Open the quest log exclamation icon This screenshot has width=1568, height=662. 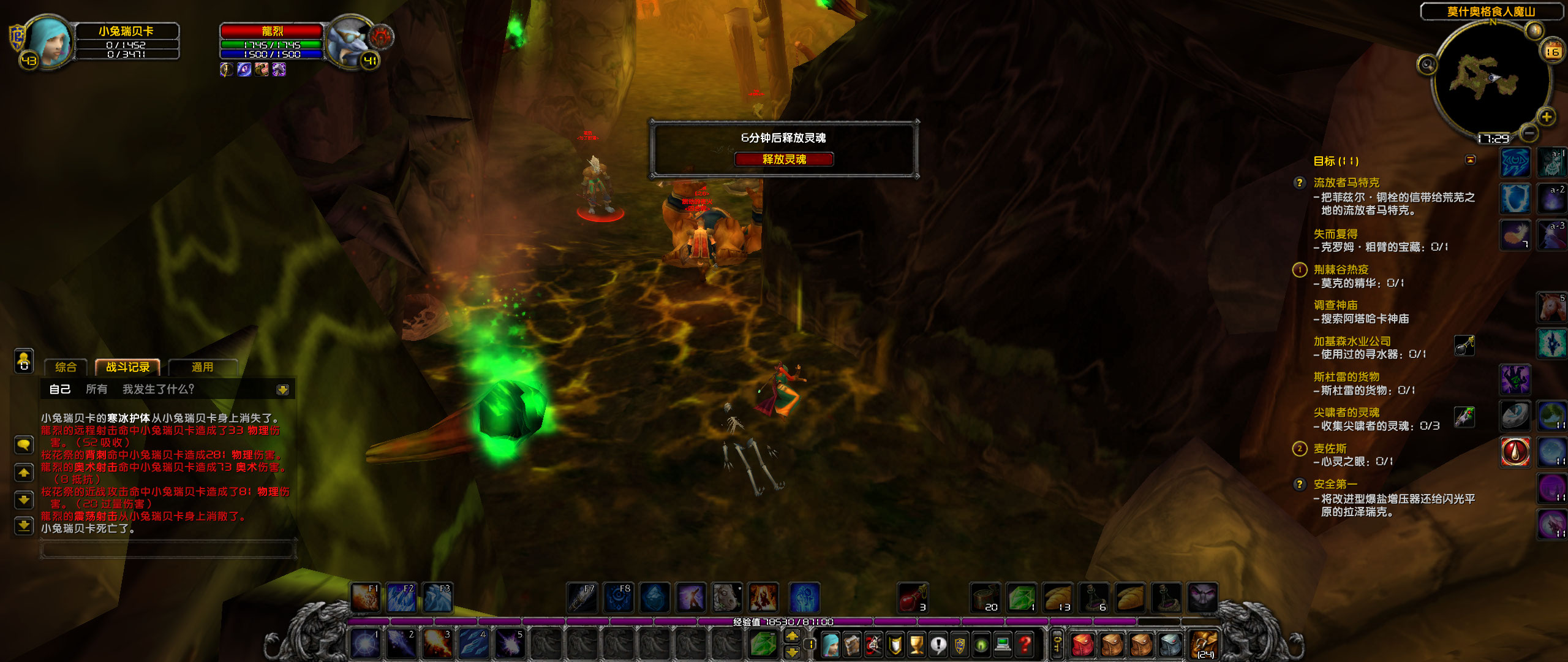[938, 645]
